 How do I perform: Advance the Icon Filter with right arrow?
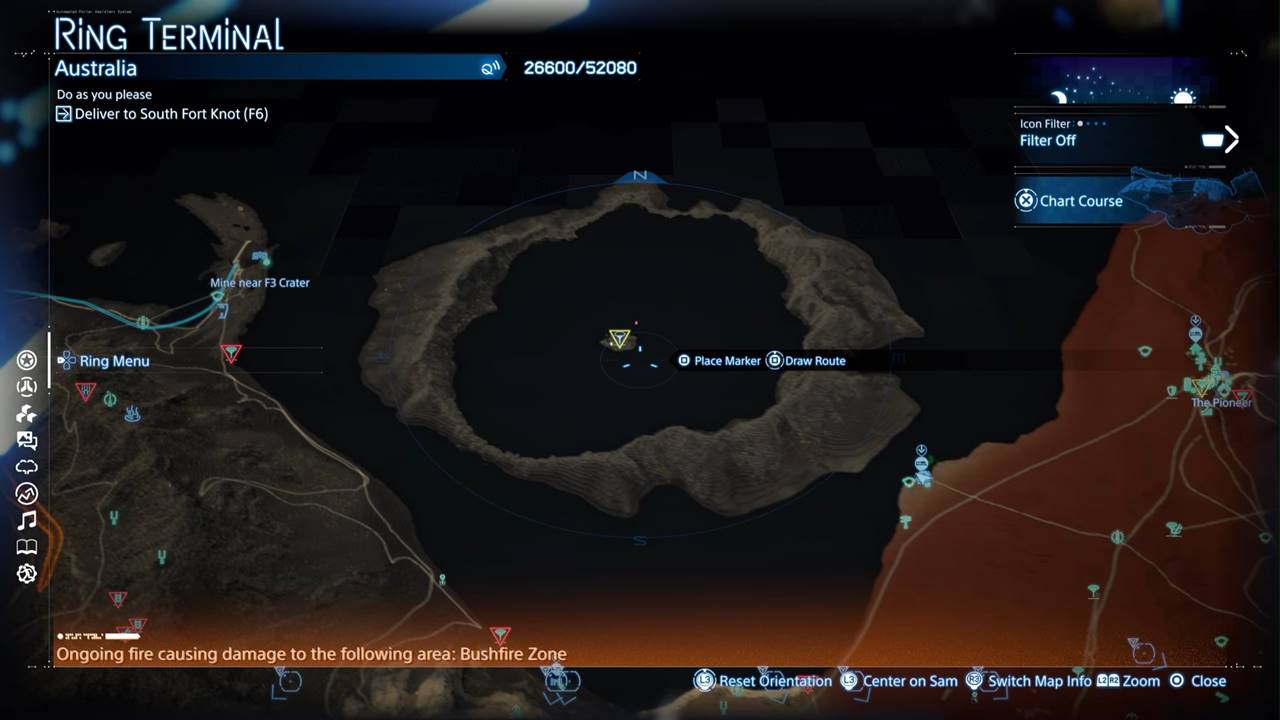(1231, 140)
